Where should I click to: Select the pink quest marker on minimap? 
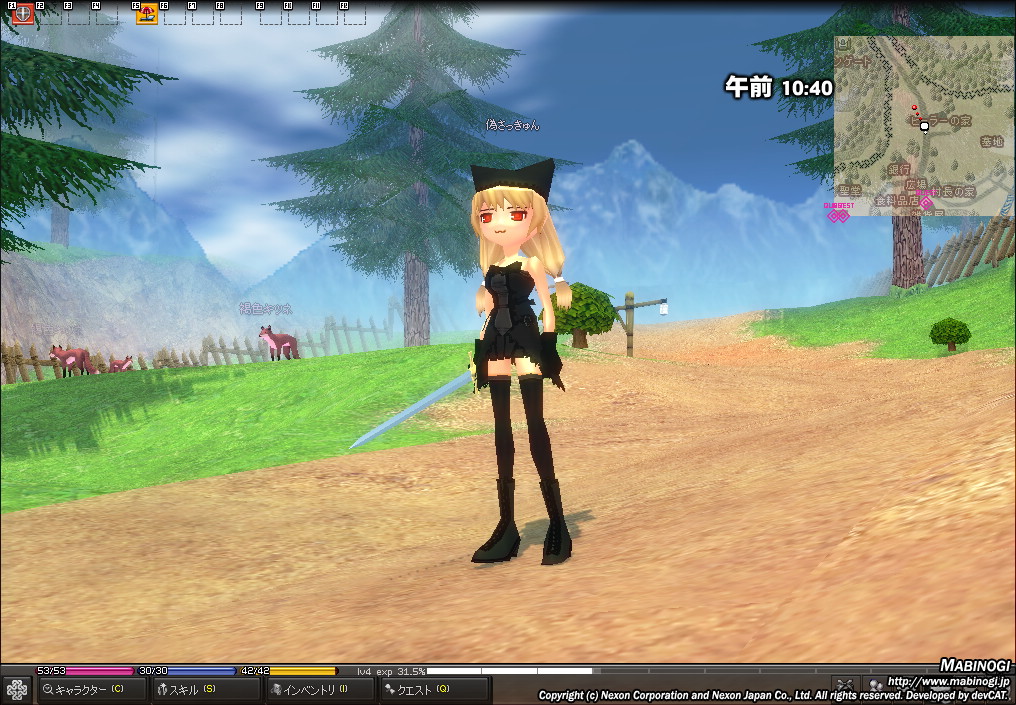[x=926, y=203]
